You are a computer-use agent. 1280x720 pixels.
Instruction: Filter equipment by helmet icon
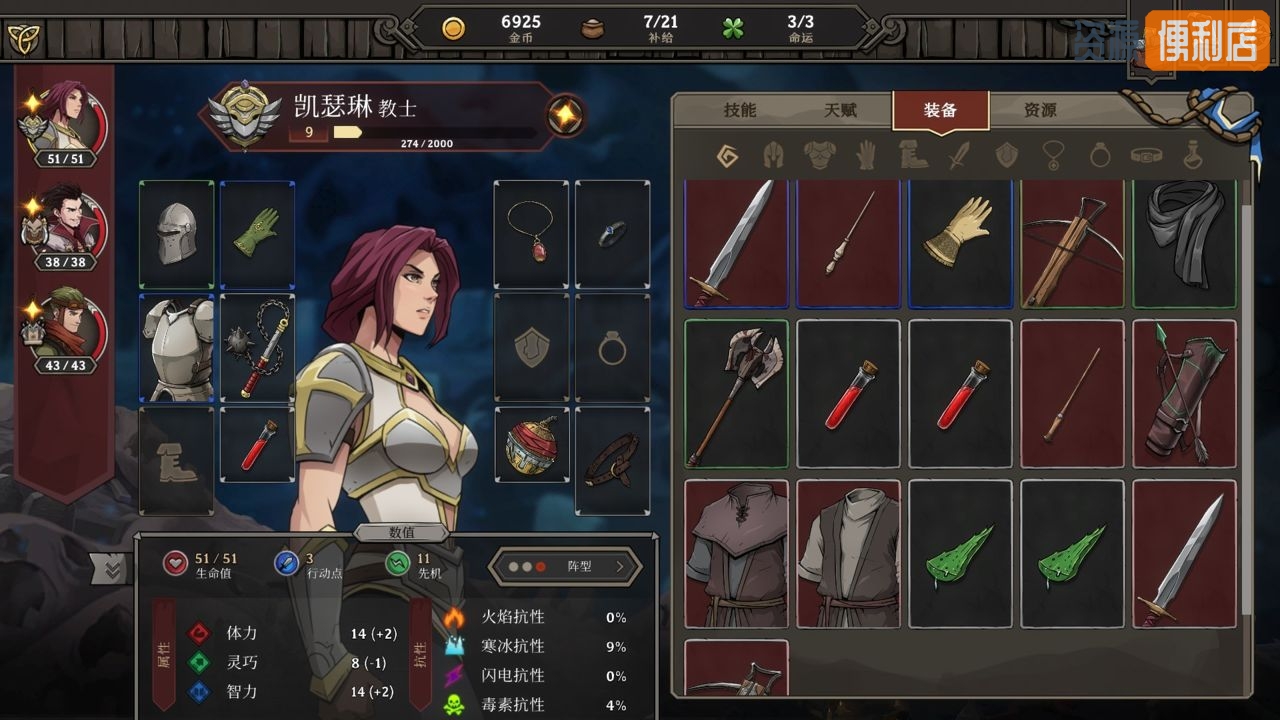772,155
